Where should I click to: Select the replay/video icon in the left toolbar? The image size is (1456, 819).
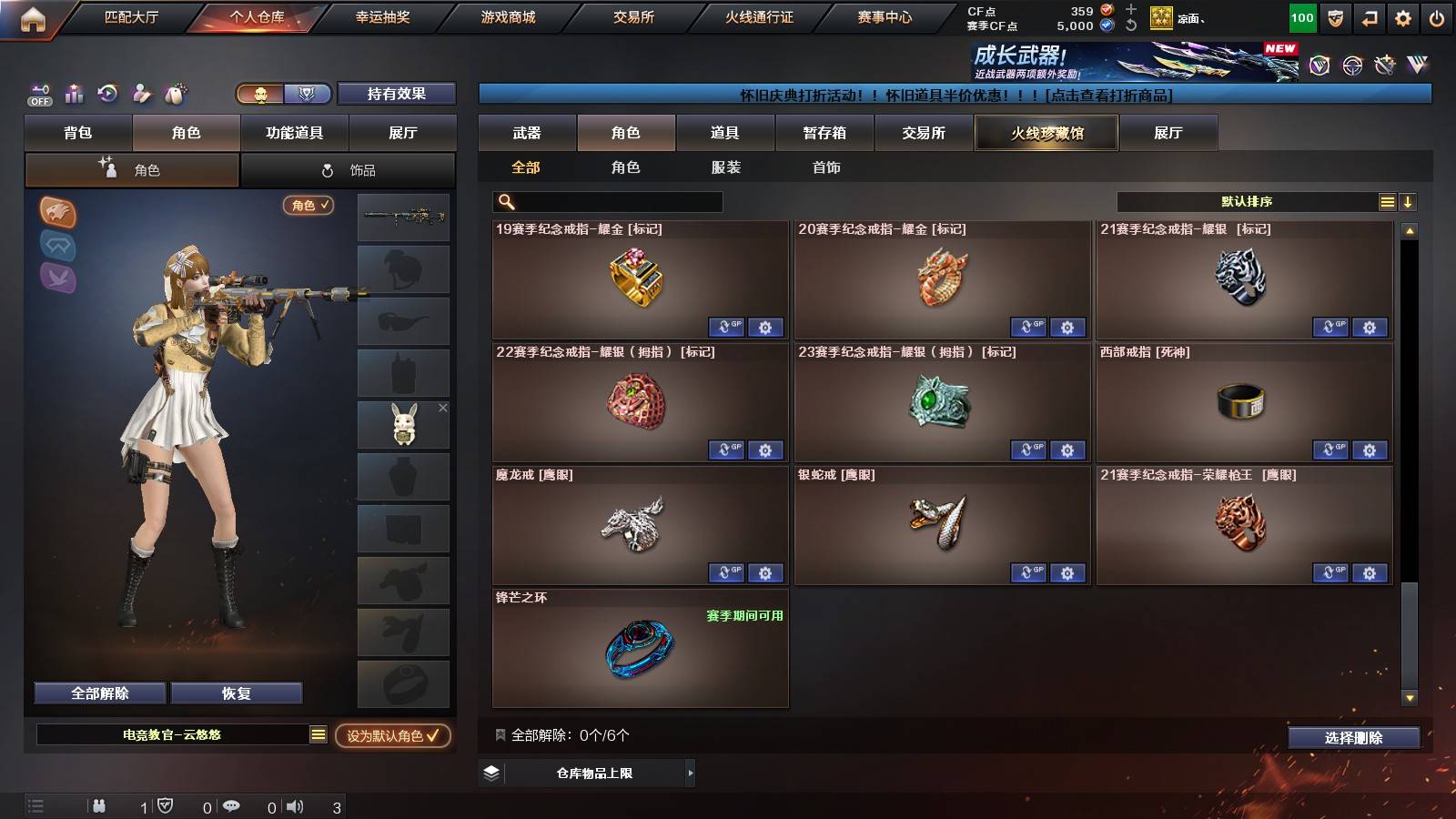click(x=107, y=94)
